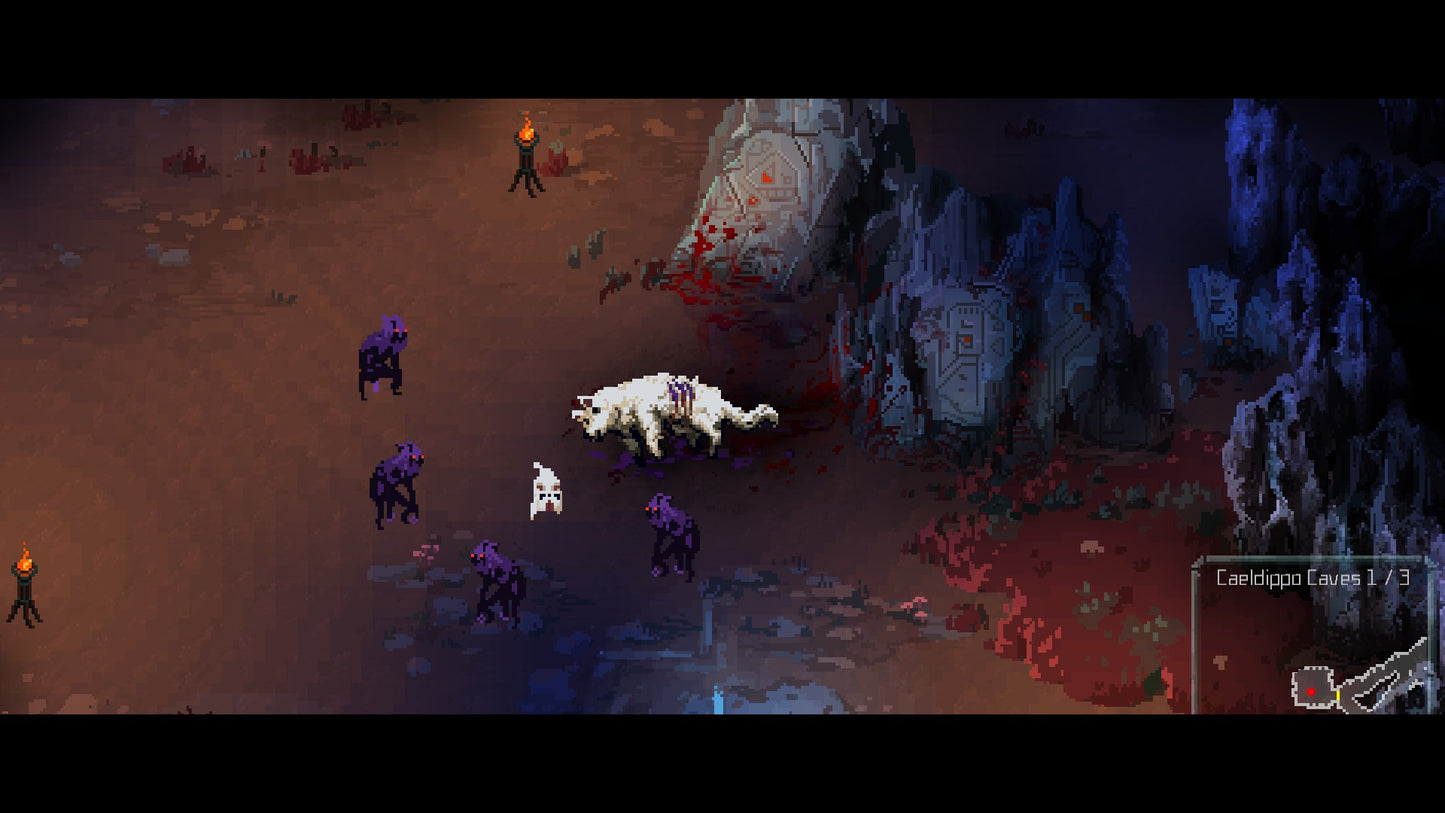Click the small white ghost creature
Screen dimensions: 1445x813
[545, 490]
